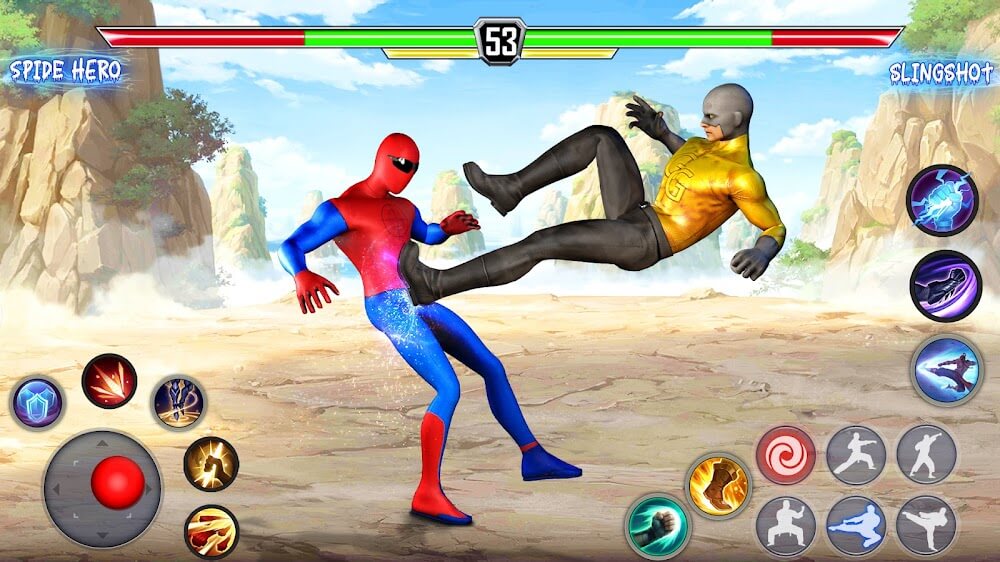
Task: Activate the flaming boot kick skill
Action: coord(718,486)
